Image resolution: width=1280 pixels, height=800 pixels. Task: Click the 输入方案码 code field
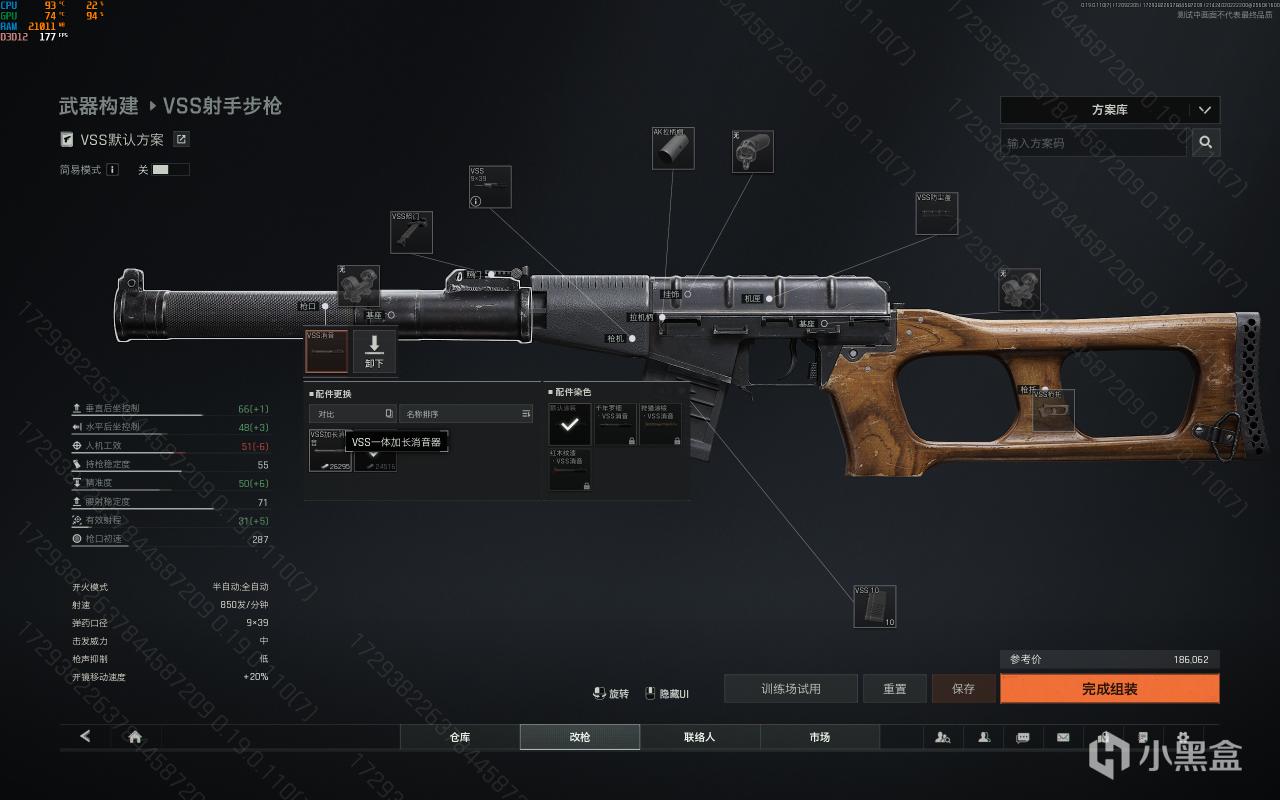click(1093, 143)
